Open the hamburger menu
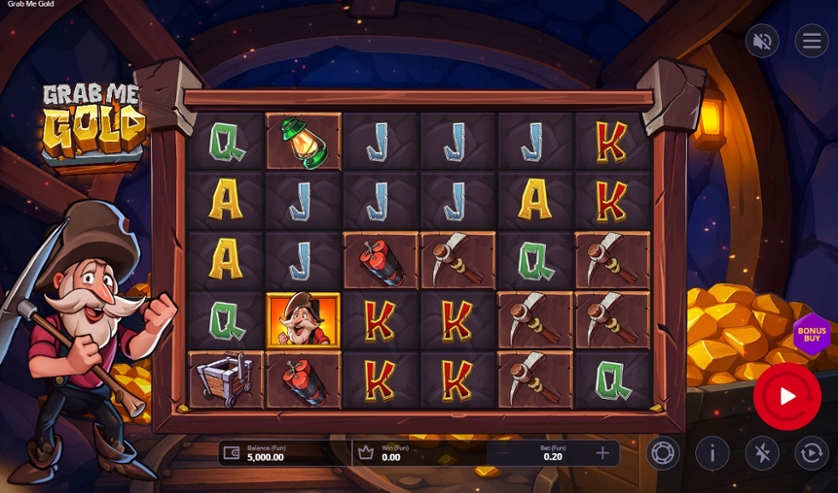Viewport: 838px width, 493px height. click(x=811, y=41)
